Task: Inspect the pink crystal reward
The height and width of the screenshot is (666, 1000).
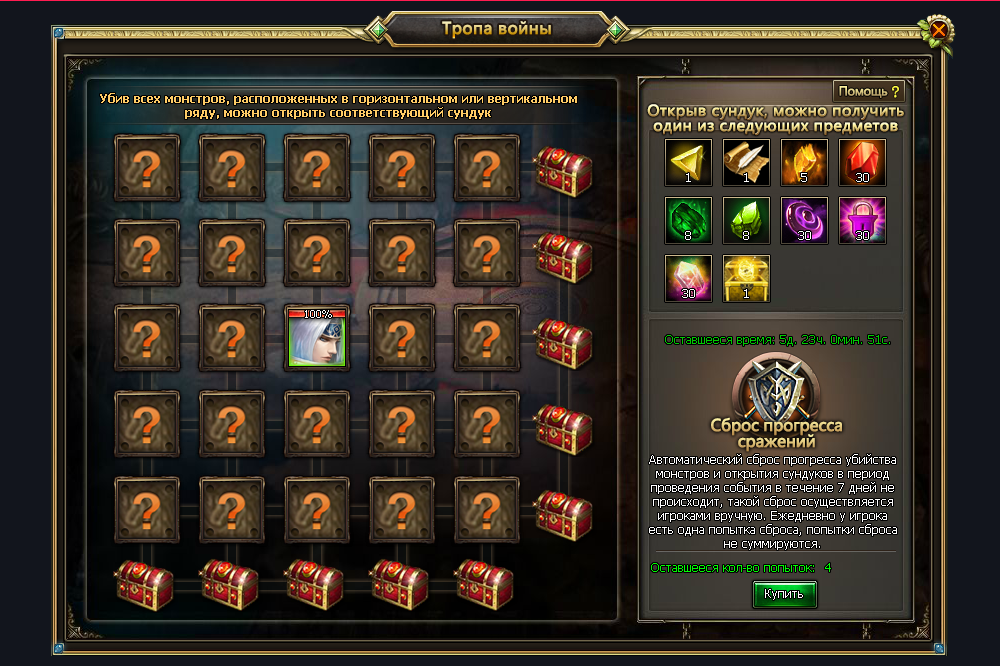Action: coord(689,279)
